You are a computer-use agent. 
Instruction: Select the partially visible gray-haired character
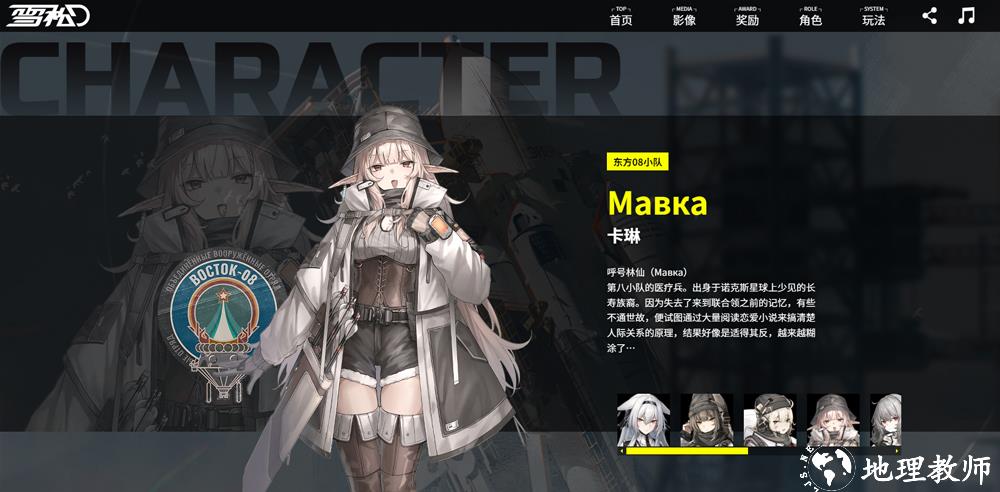coord(886,419)
